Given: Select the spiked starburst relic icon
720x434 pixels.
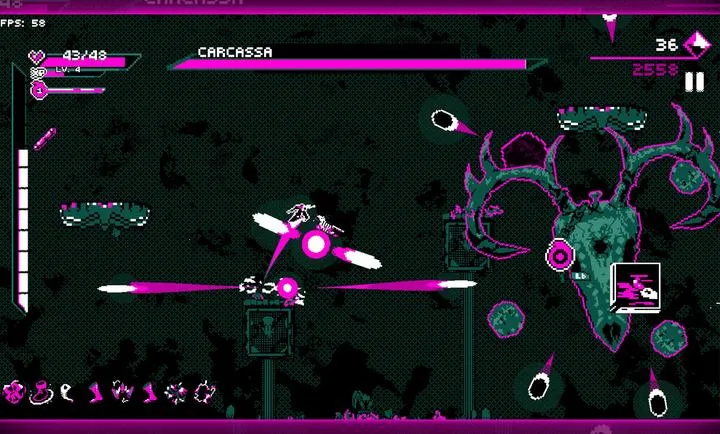Looking at the screenshot, I should tap(176, 390).
